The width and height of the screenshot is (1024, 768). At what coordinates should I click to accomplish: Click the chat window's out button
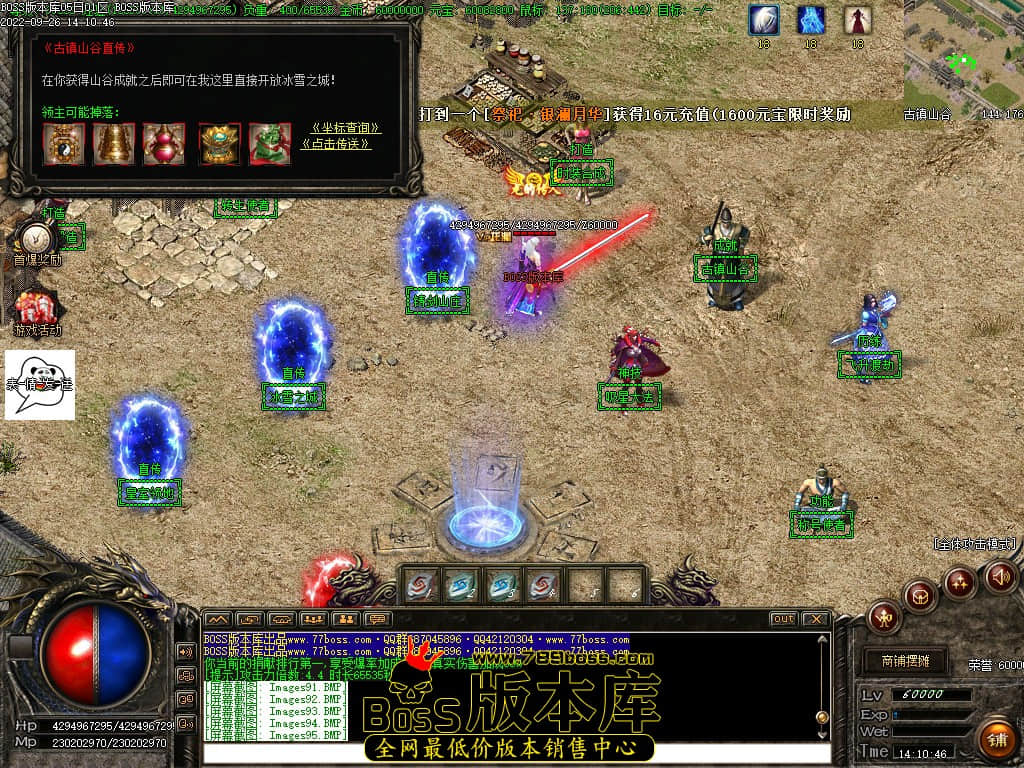783,619
